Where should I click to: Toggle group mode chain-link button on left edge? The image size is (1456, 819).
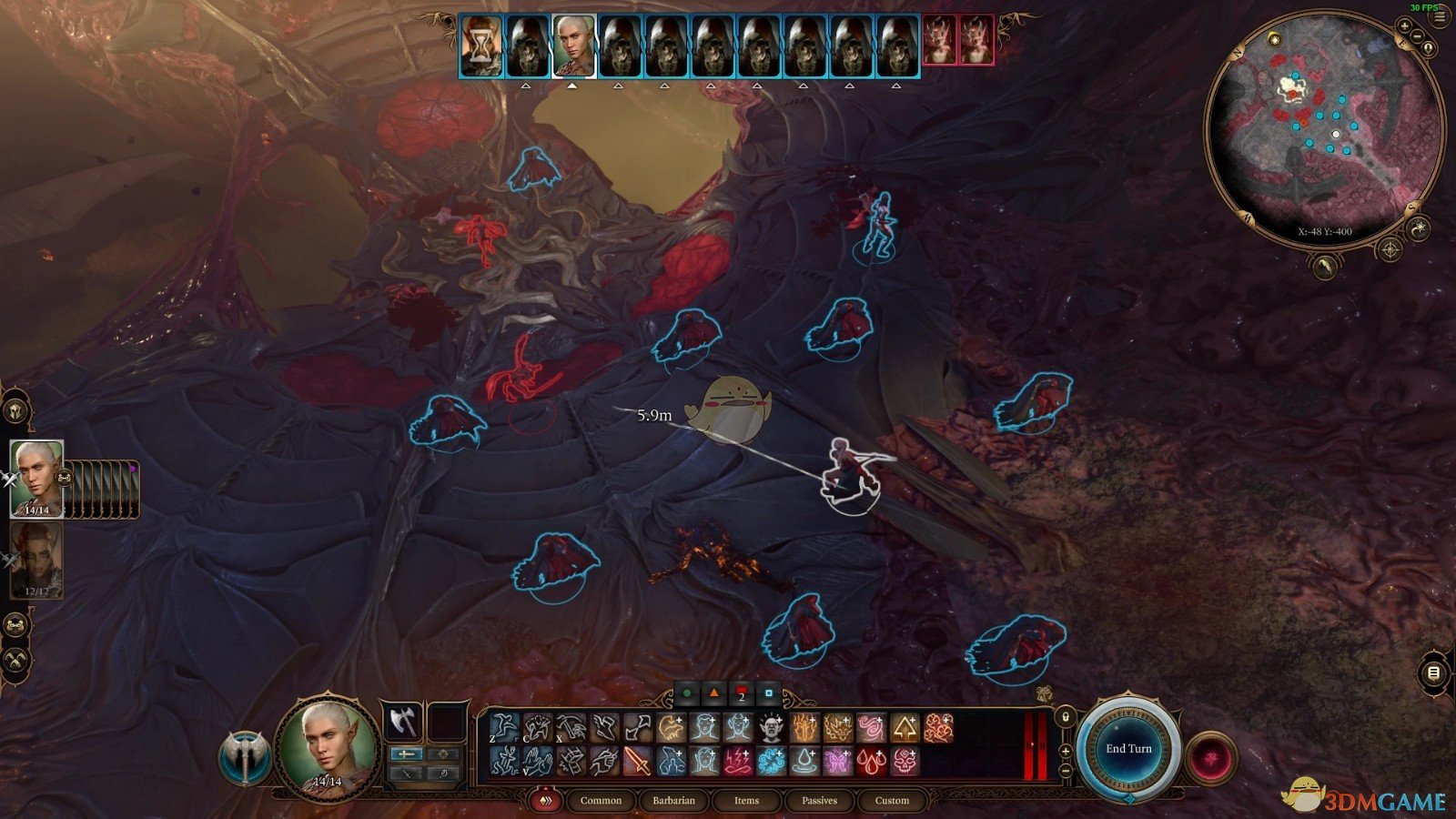15,624
